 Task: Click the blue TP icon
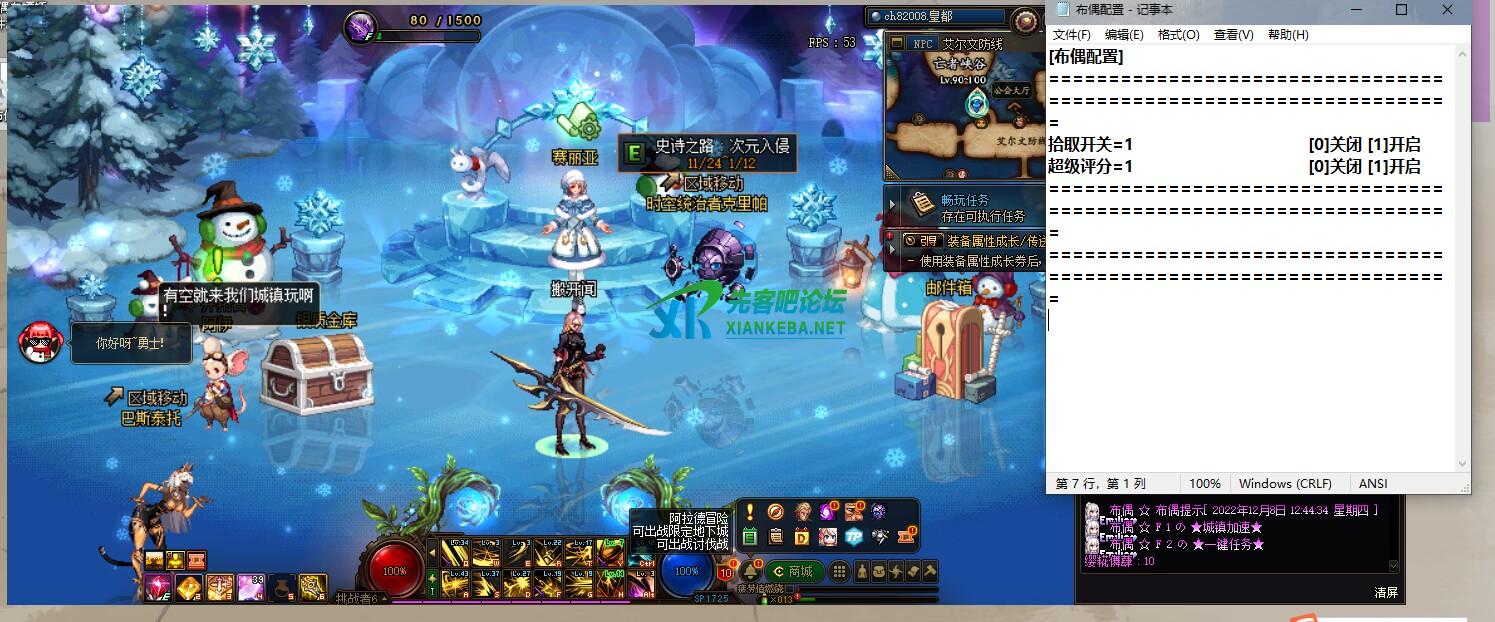(x=853, y=537)
